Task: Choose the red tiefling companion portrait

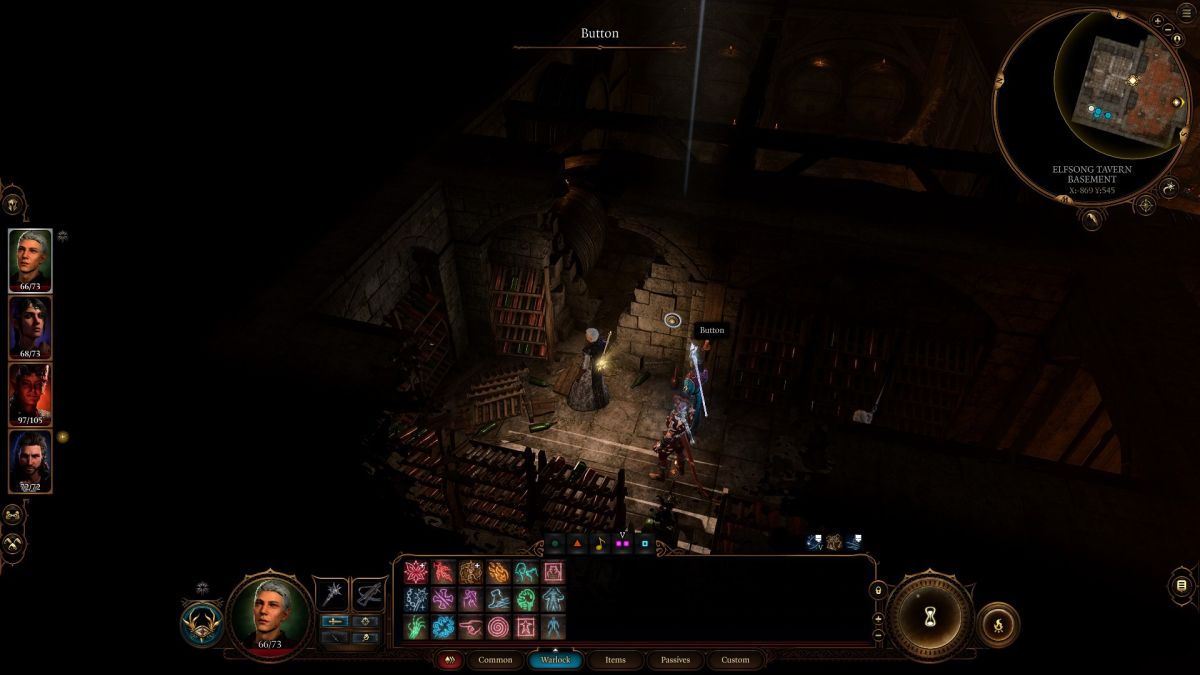Action: pyautogui.click(x=30, y=393)
